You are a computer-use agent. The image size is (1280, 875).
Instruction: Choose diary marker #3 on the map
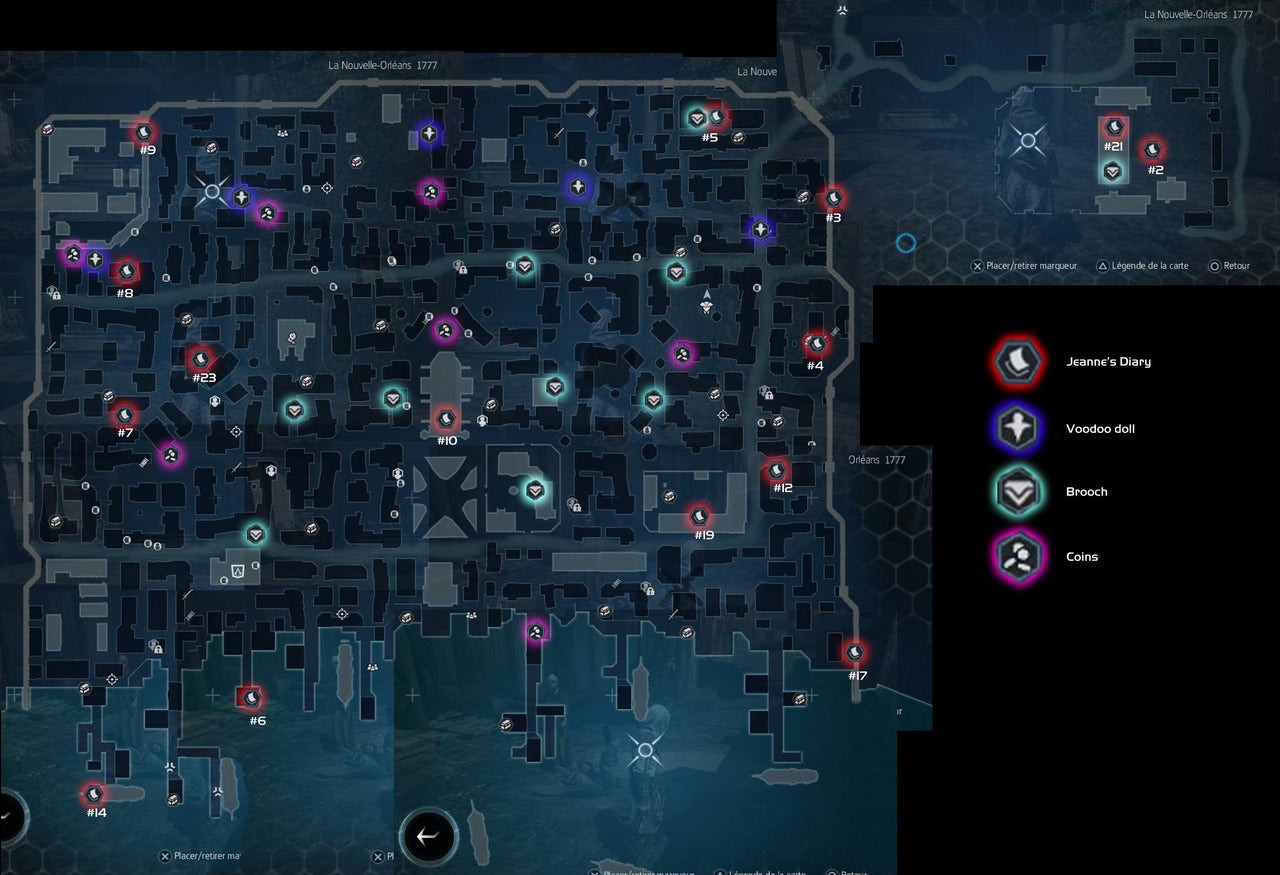pyautogui.click(x=833, y=199)
